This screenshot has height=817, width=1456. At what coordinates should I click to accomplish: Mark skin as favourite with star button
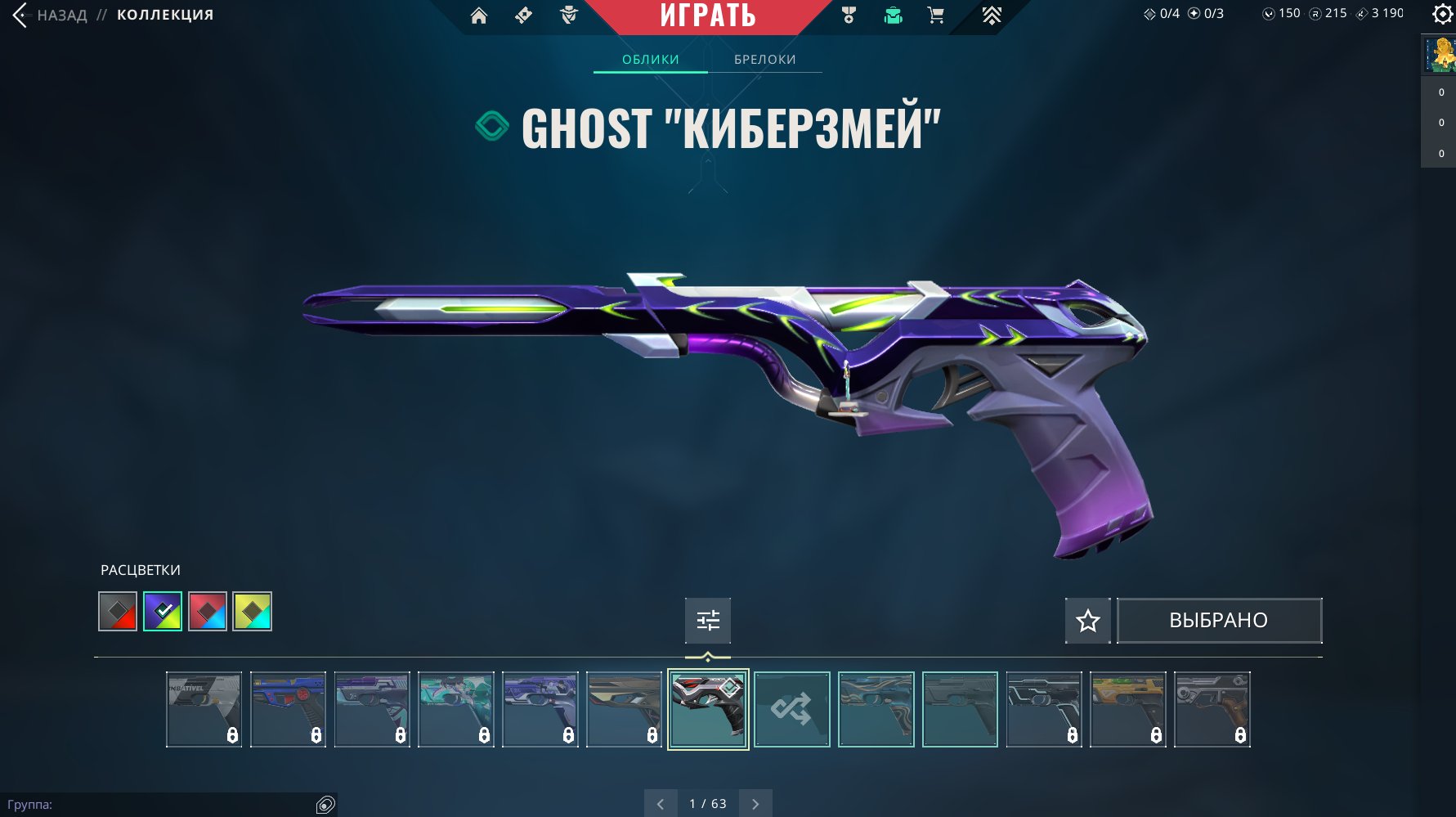[1087, 621]
